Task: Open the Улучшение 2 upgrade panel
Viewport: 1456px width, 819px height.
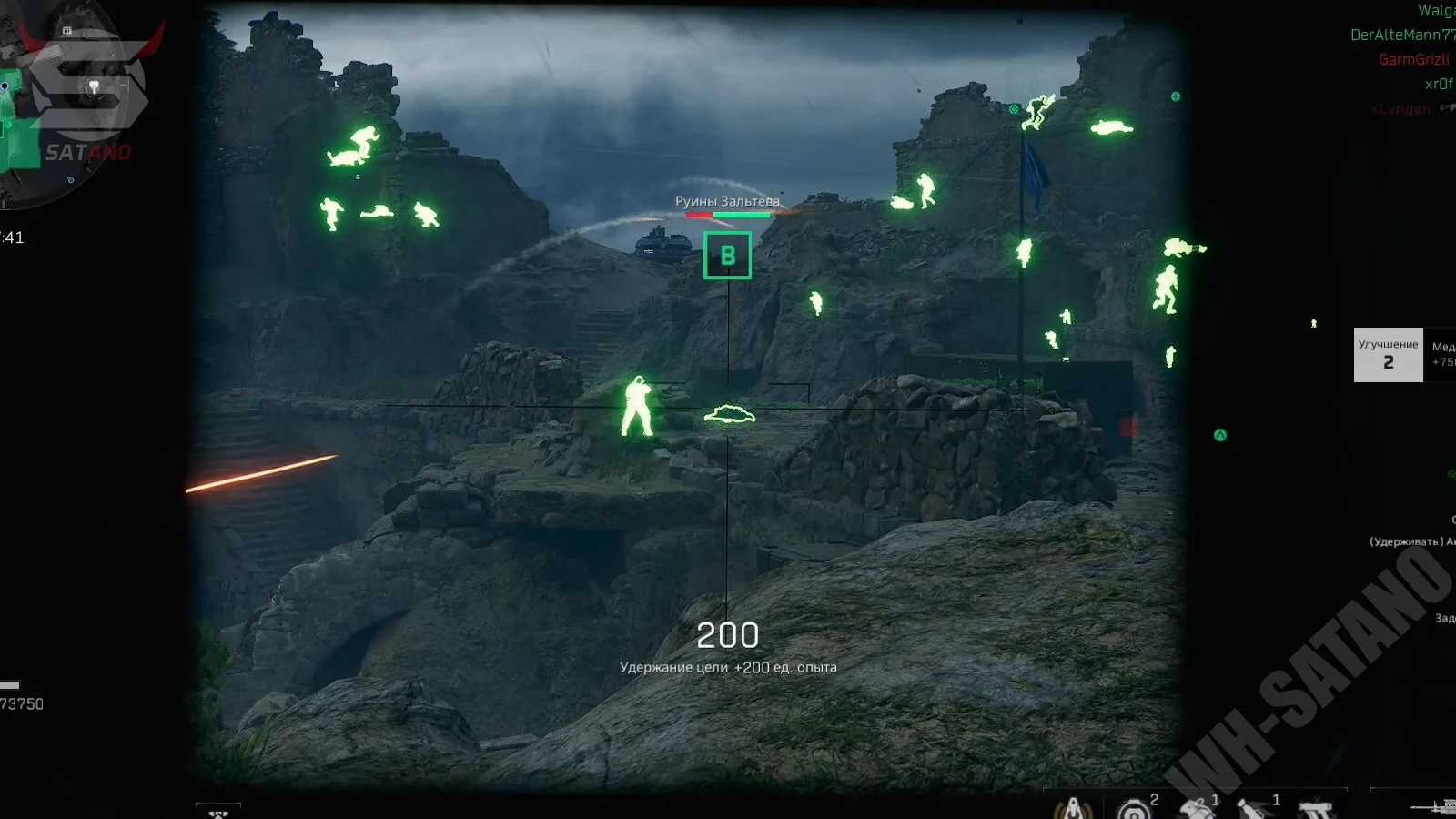Action: (x=1388, y=354)
